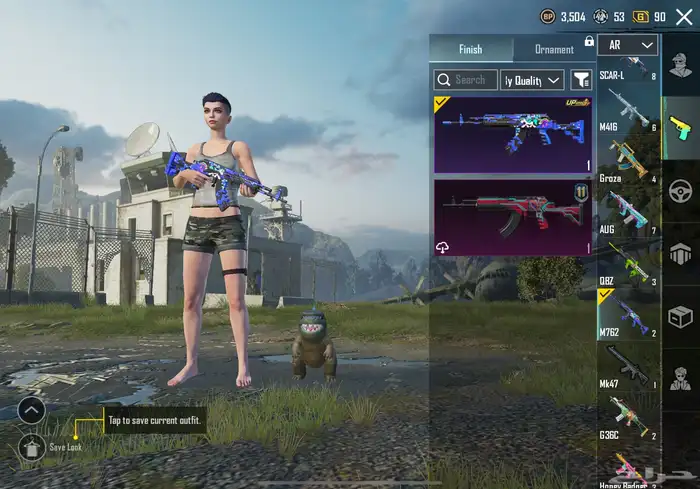Tap the Save Look hanger button
Image resolution: width=700 pixels, height=489 pixels.
(x=31, y=446)
